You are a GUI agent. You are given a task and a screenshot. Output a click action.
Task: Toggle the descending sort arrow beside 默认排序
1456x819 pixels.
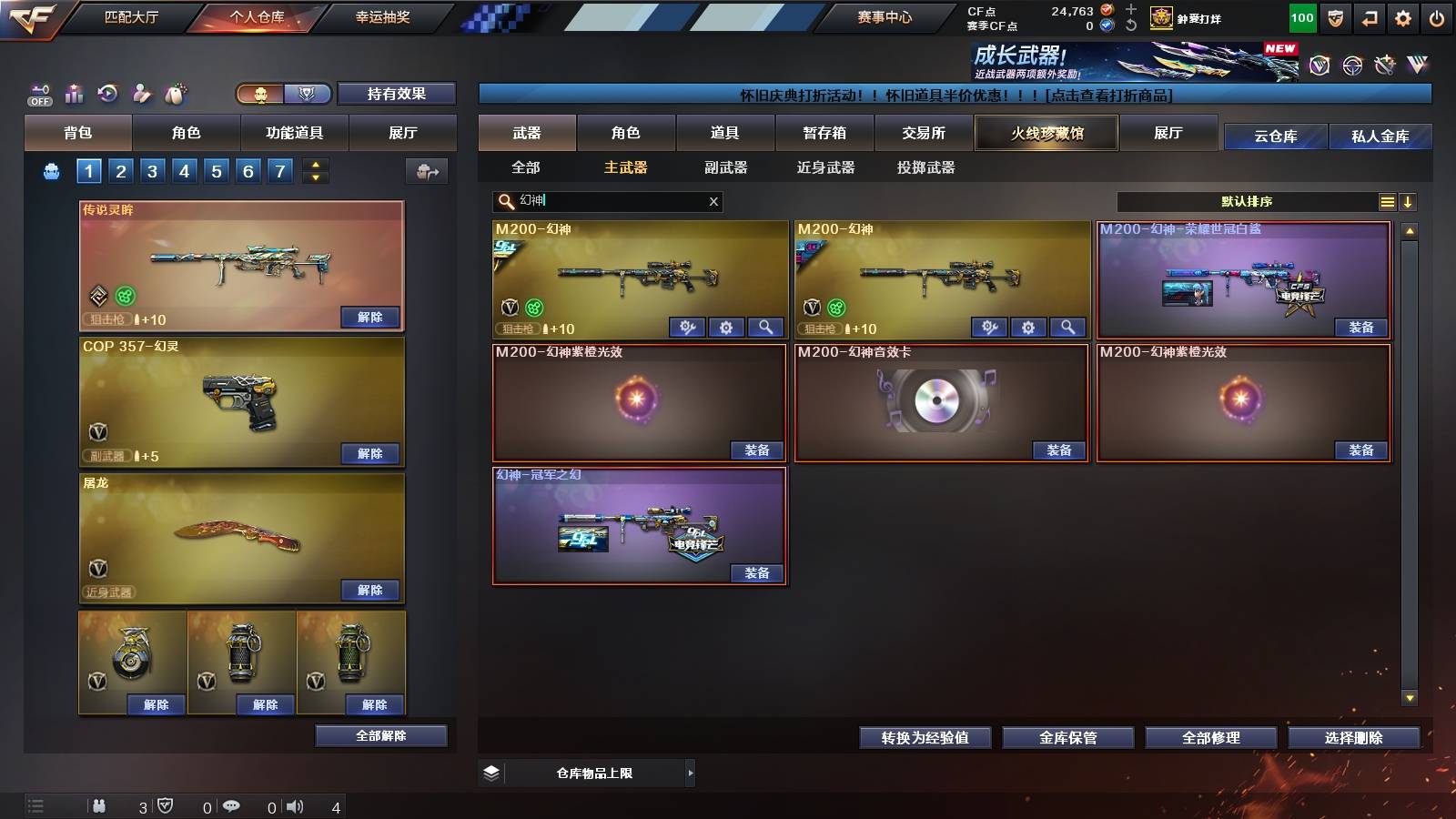(1410, 201)
